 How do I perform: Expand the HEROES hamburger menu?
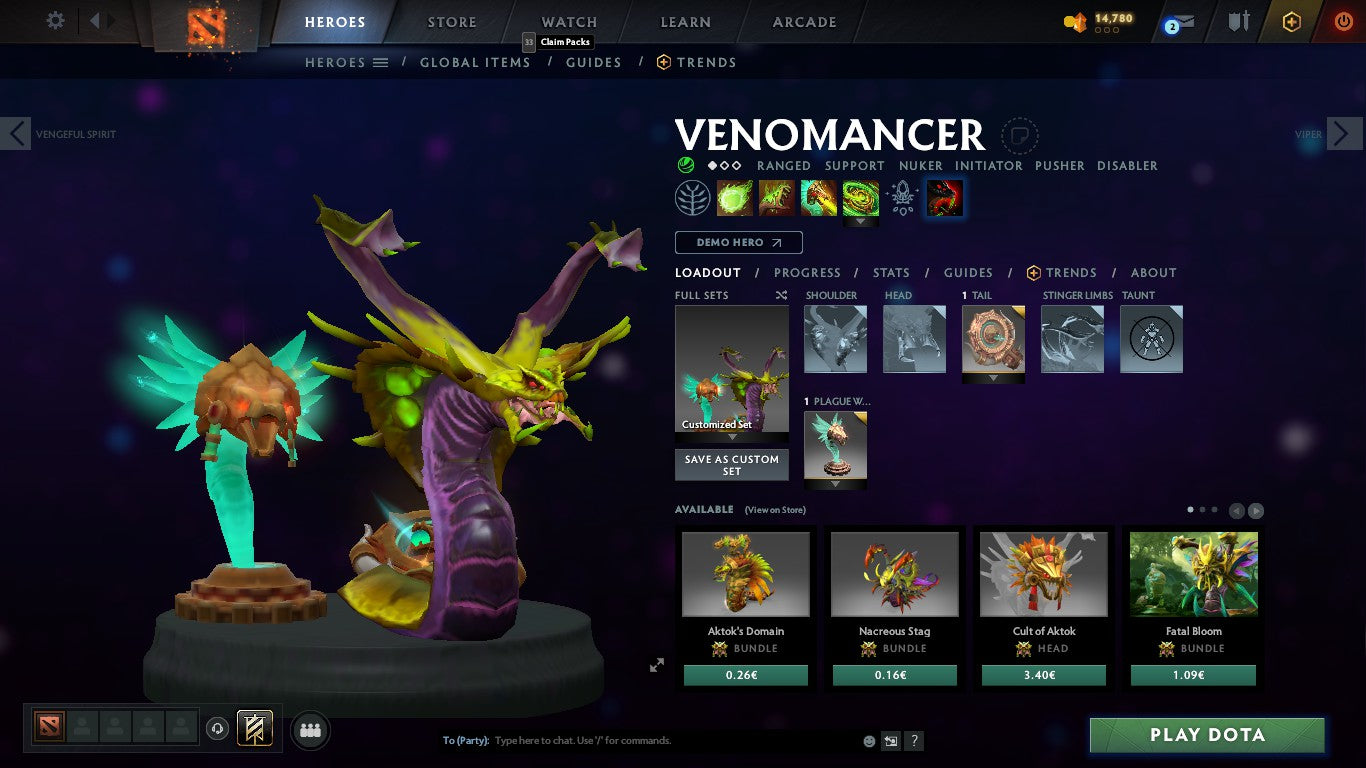[383, 62]
